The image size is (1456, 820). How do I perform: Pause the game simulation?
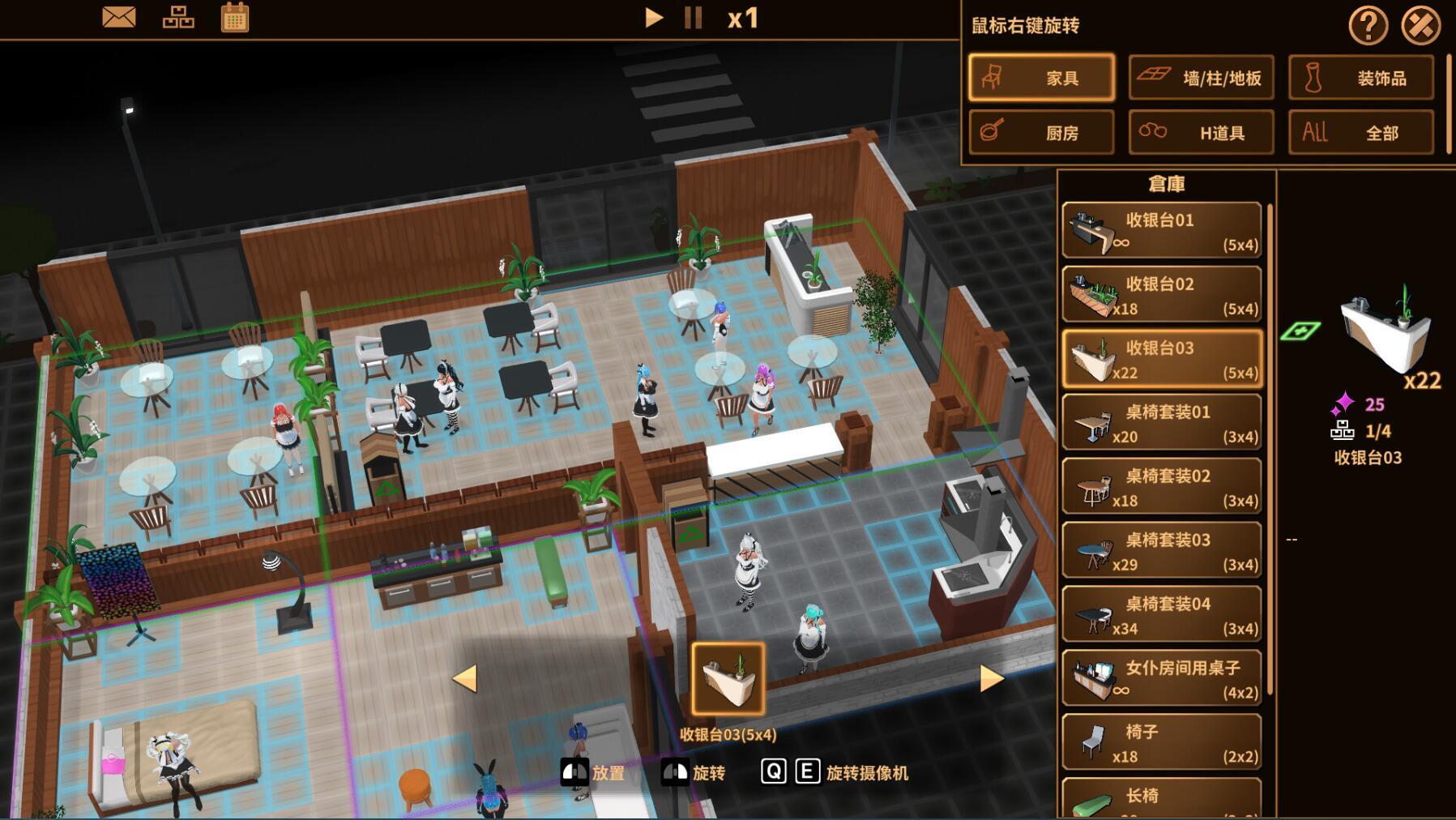[x=693, y=19]
